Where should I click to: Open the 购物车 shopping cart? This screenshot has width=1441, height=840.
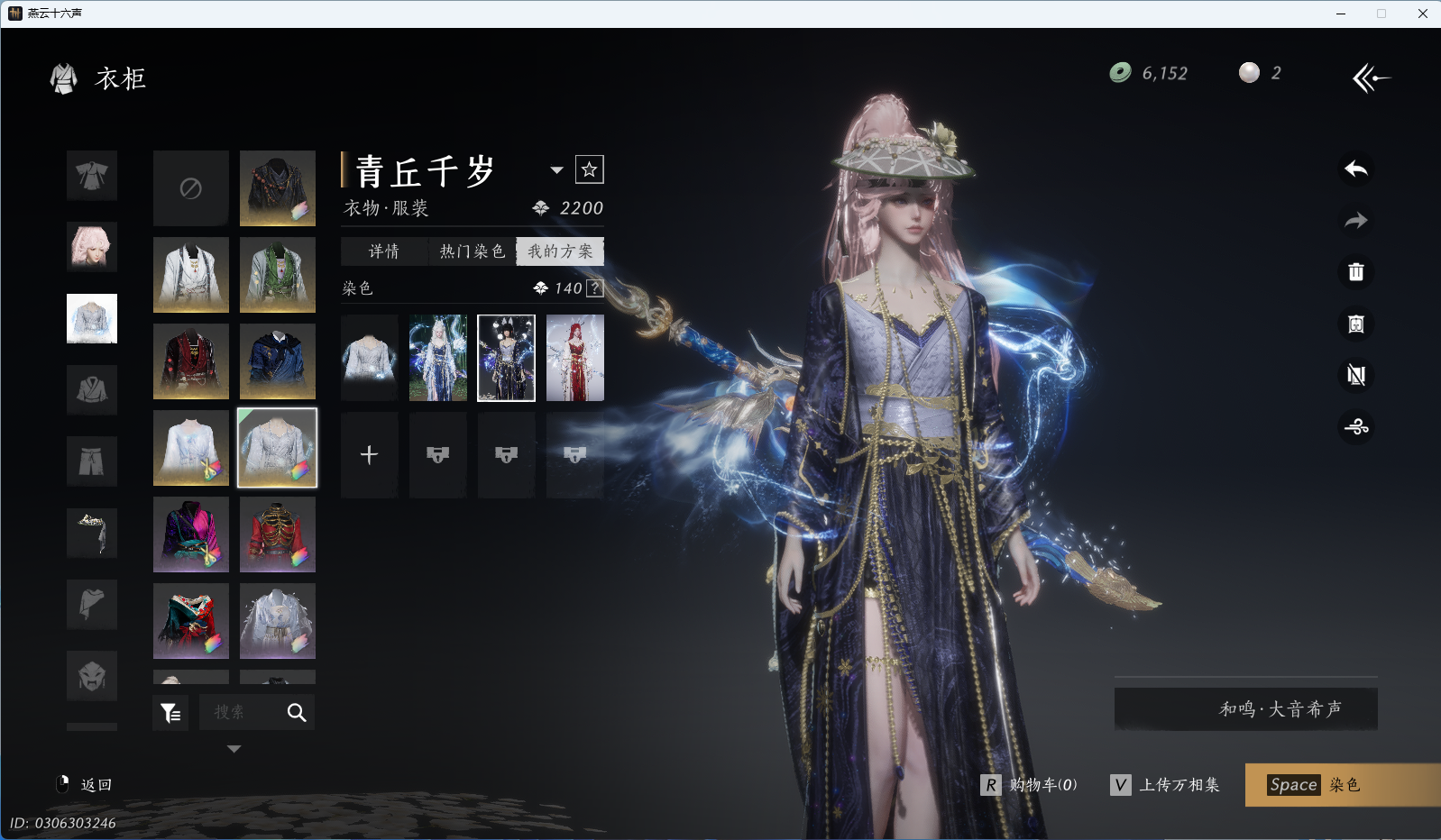tap(1030, 785)
